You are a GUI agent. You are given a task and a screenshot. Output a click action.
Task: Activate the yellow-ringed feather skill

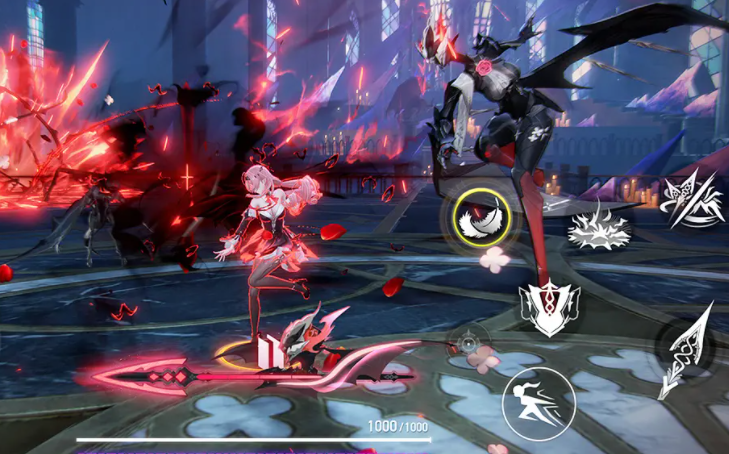click(475, 217)
